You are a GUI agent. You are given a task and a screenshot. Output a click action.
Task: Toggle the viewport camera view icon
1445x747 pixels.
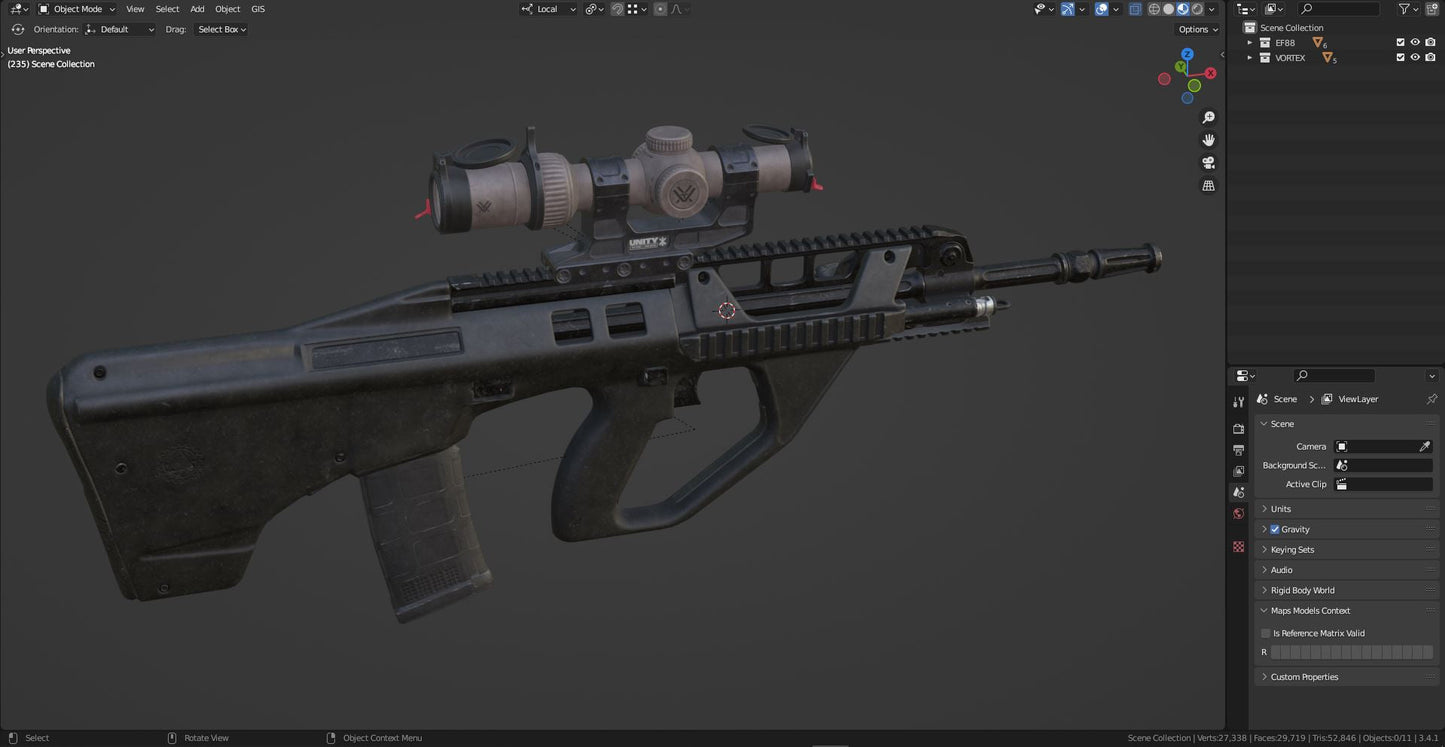coord(1208,163)
